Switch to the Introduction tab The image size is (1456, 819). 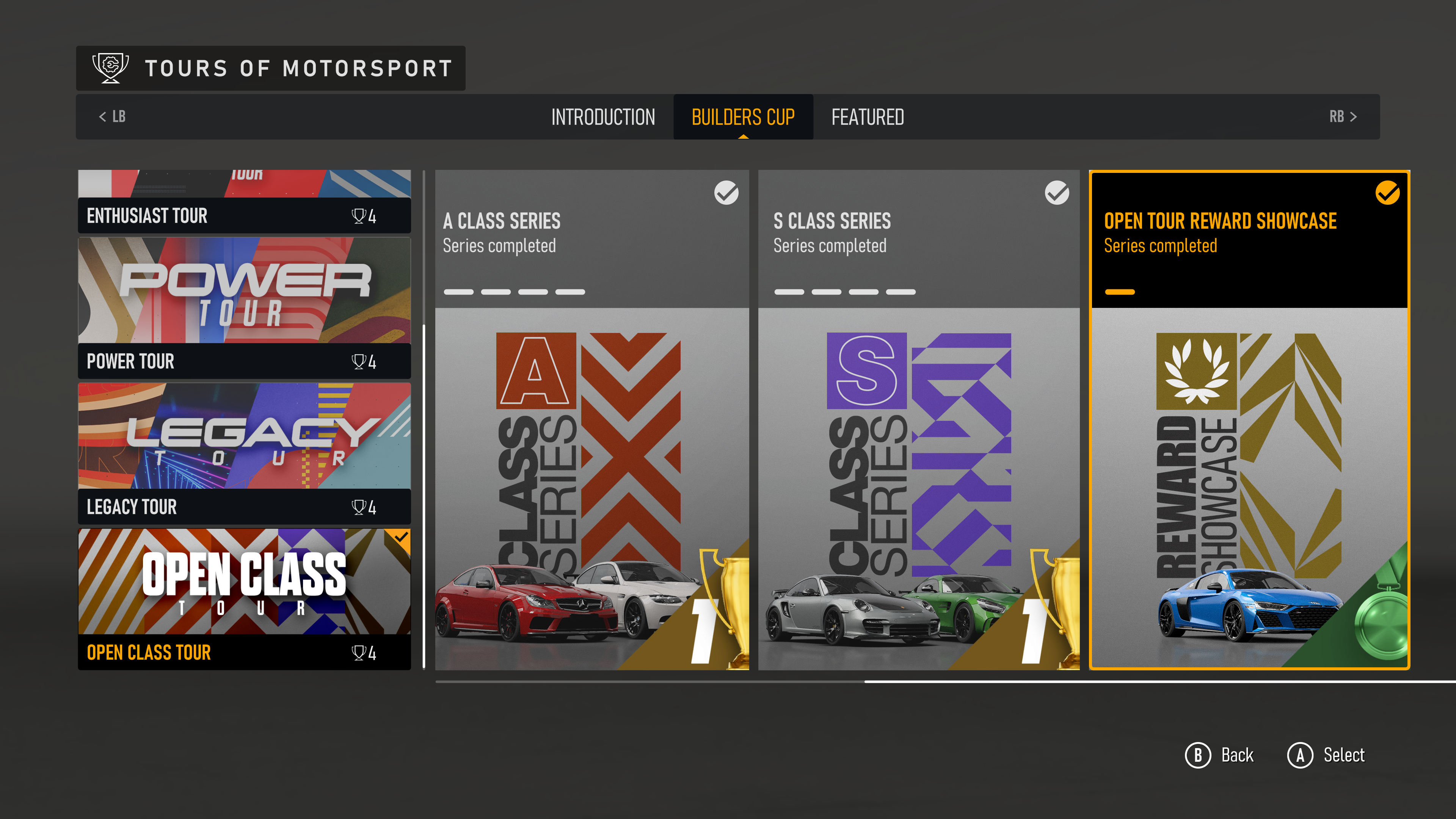[602, 117]
